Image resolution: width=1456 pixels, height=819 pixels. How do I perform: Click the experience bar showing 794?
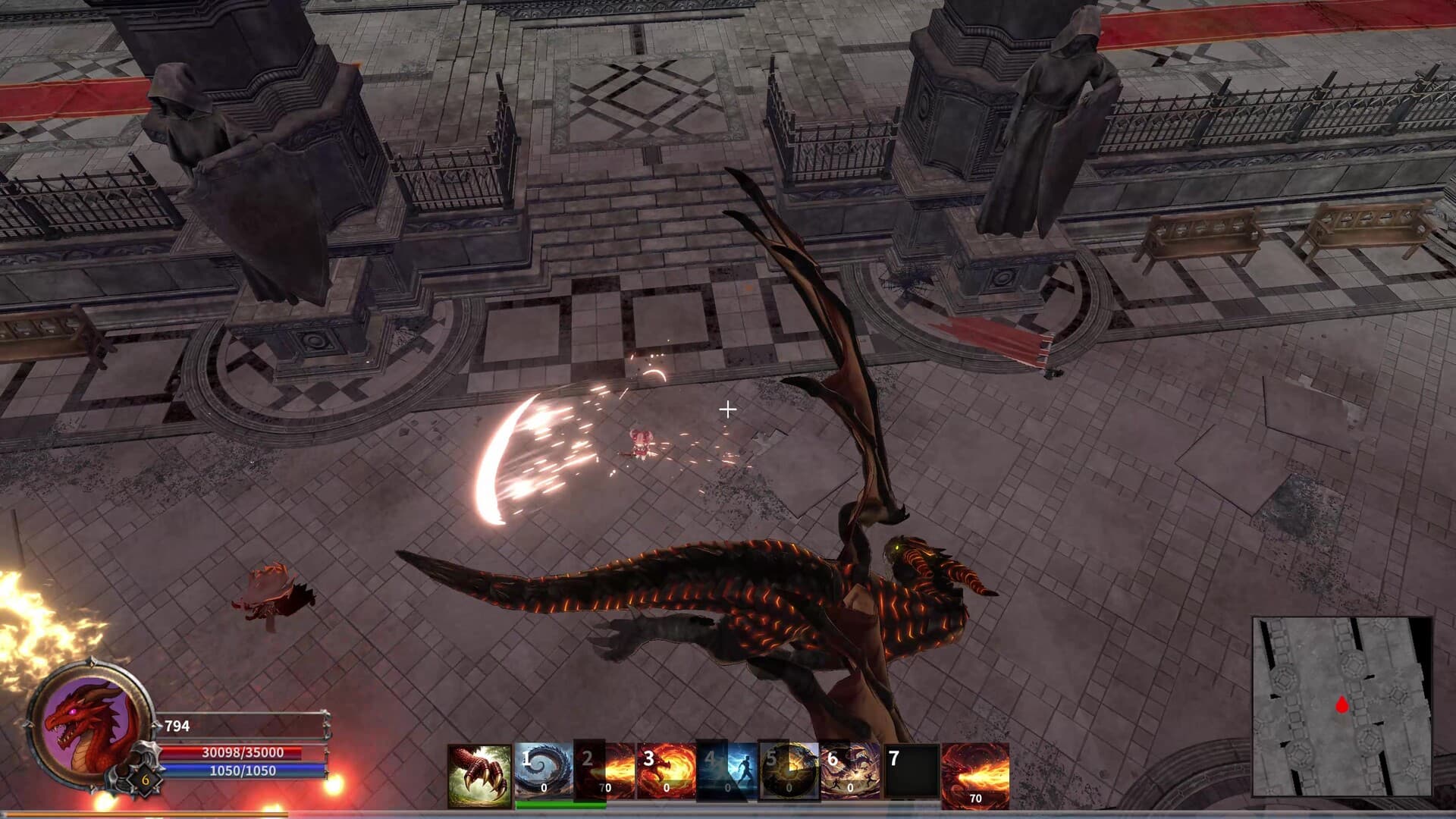tap(243, 726)
